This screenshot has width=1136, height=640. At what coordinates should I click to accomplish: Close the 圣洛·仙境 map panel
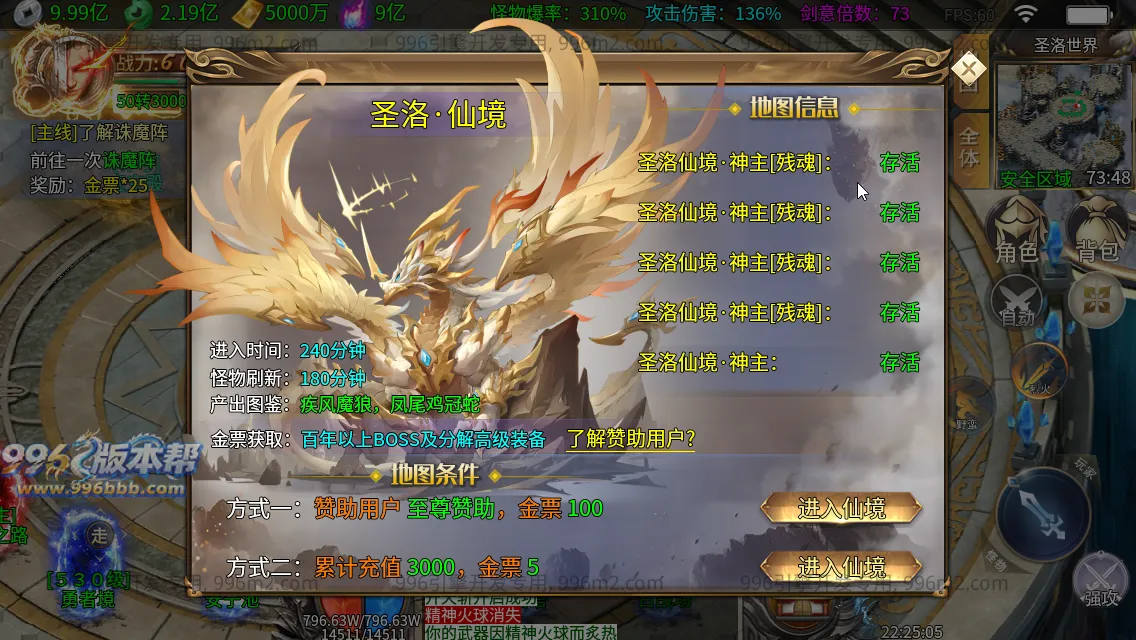click(x=968, y=68)
